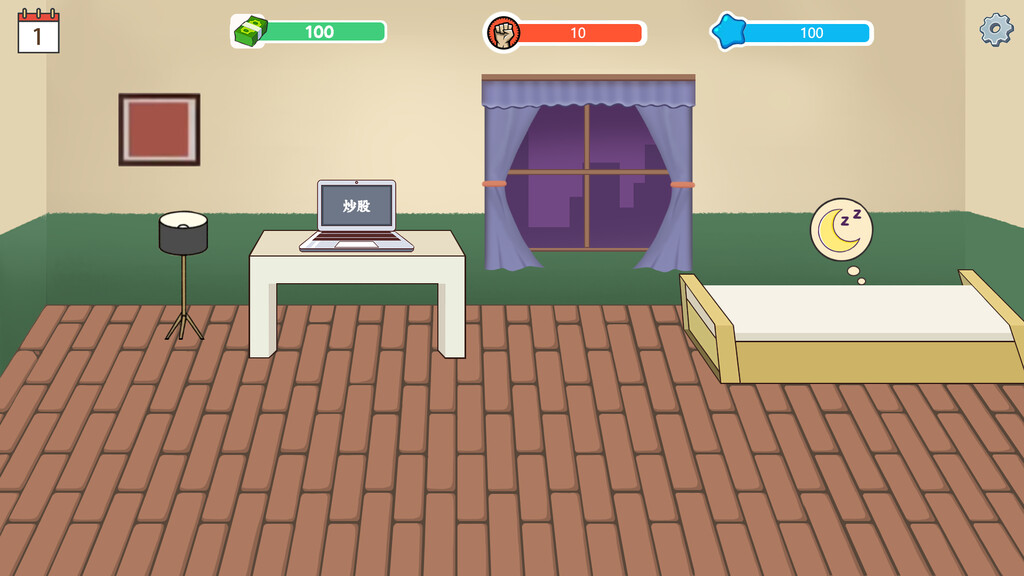Viewport: 1024px width, 576px height.
Task: Open the 炒股 laptop screen
Action: pos(357,207)
